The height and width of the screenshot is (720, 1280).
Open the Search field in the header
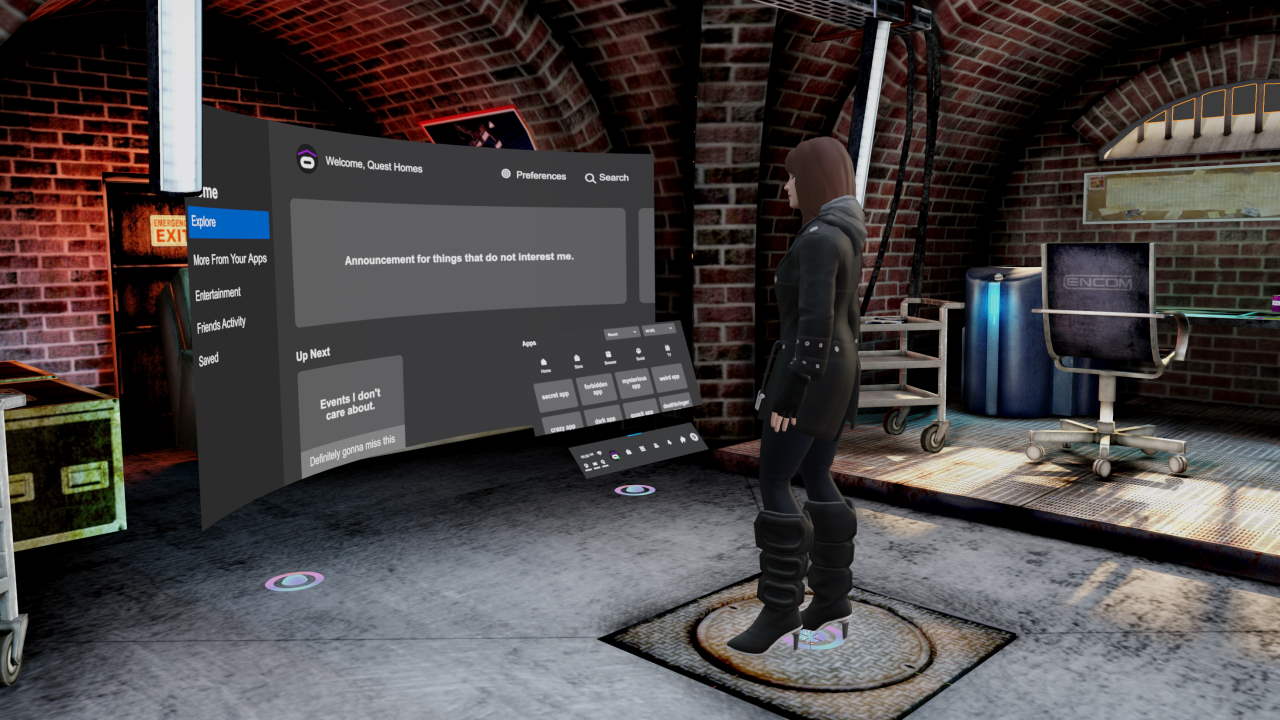click(x=606, y=176)
